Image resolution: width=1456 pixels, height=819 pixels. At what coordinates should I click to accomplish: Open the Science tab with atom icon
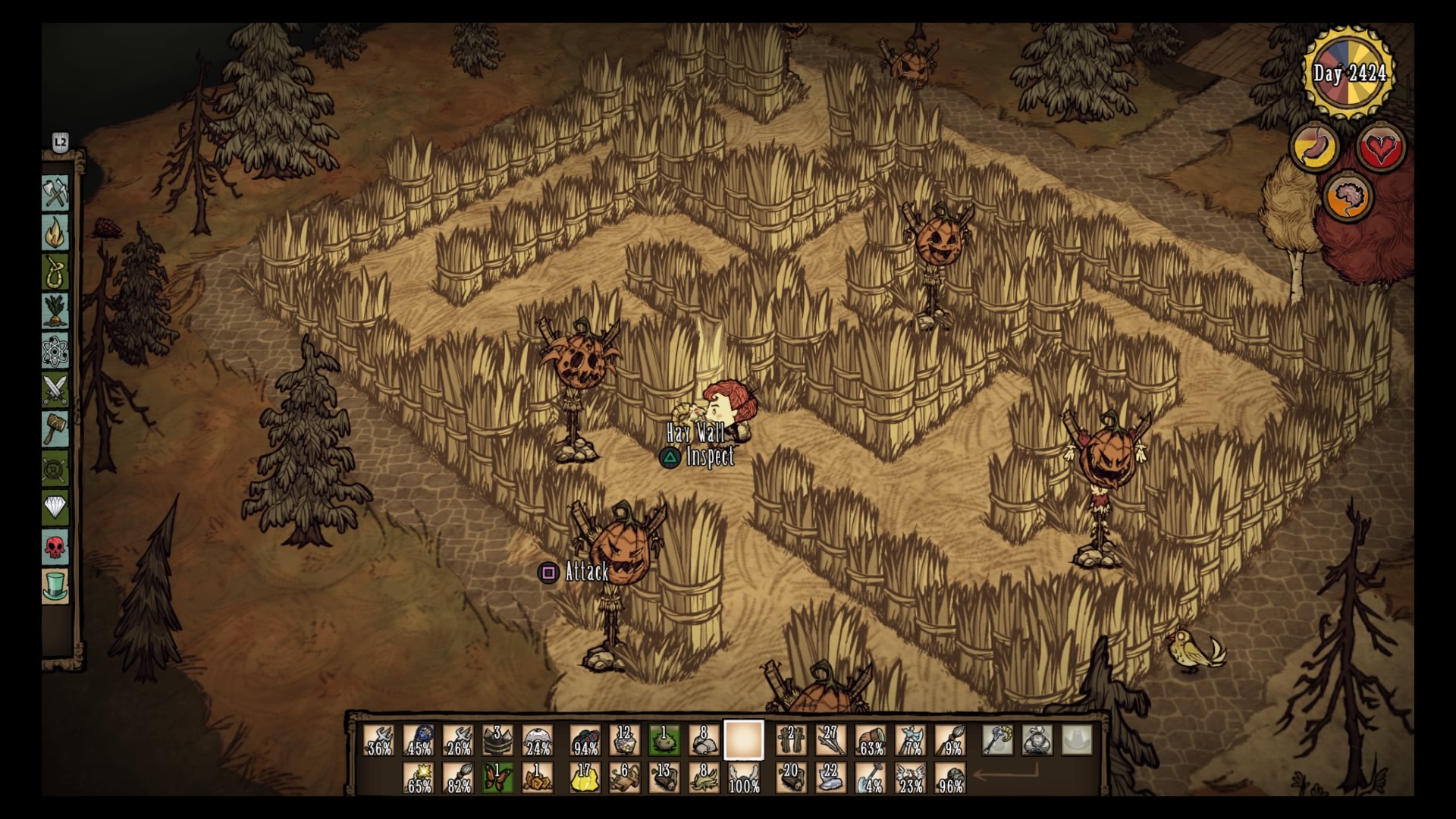click(55, 350)
